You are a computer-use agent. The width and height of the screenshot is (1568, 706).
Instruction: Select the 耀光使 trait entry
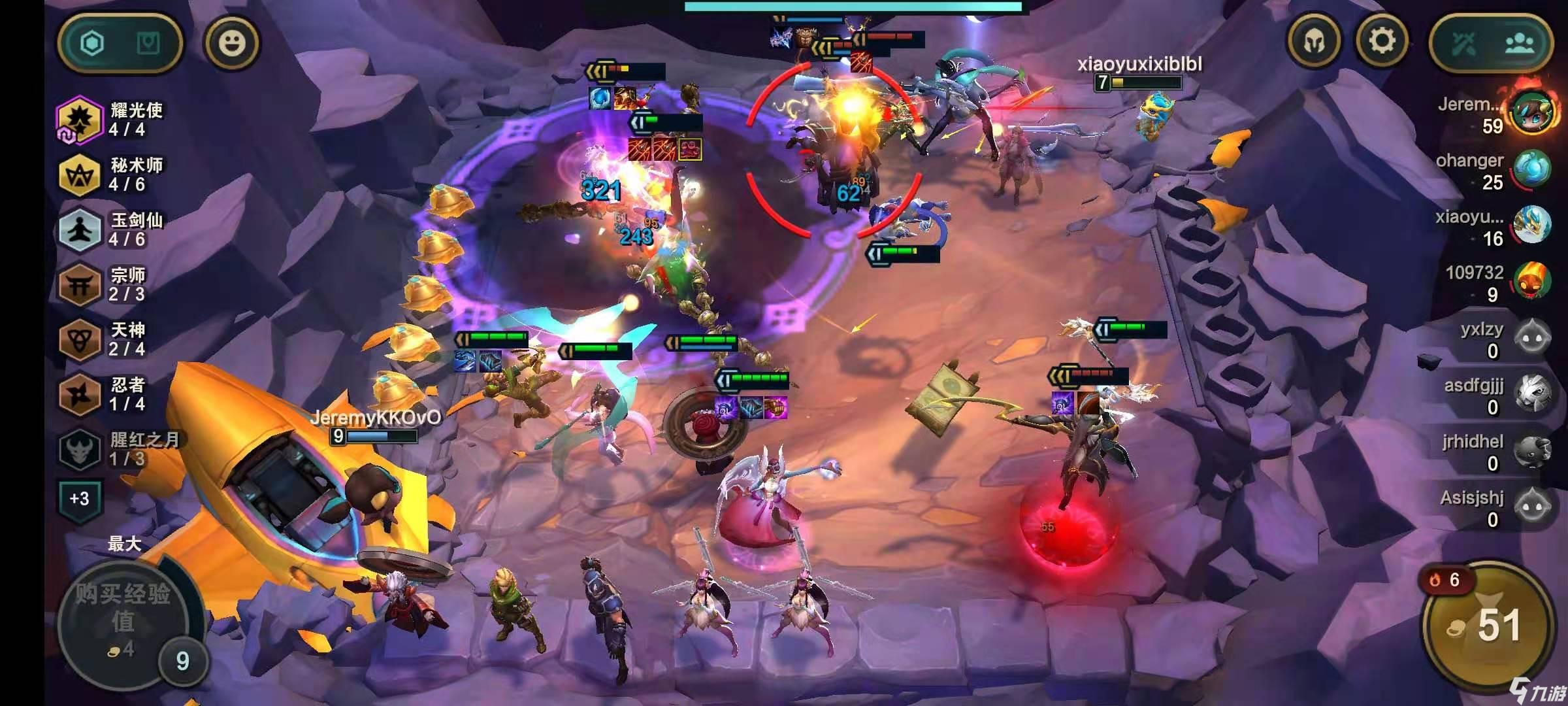coord(111,120)
